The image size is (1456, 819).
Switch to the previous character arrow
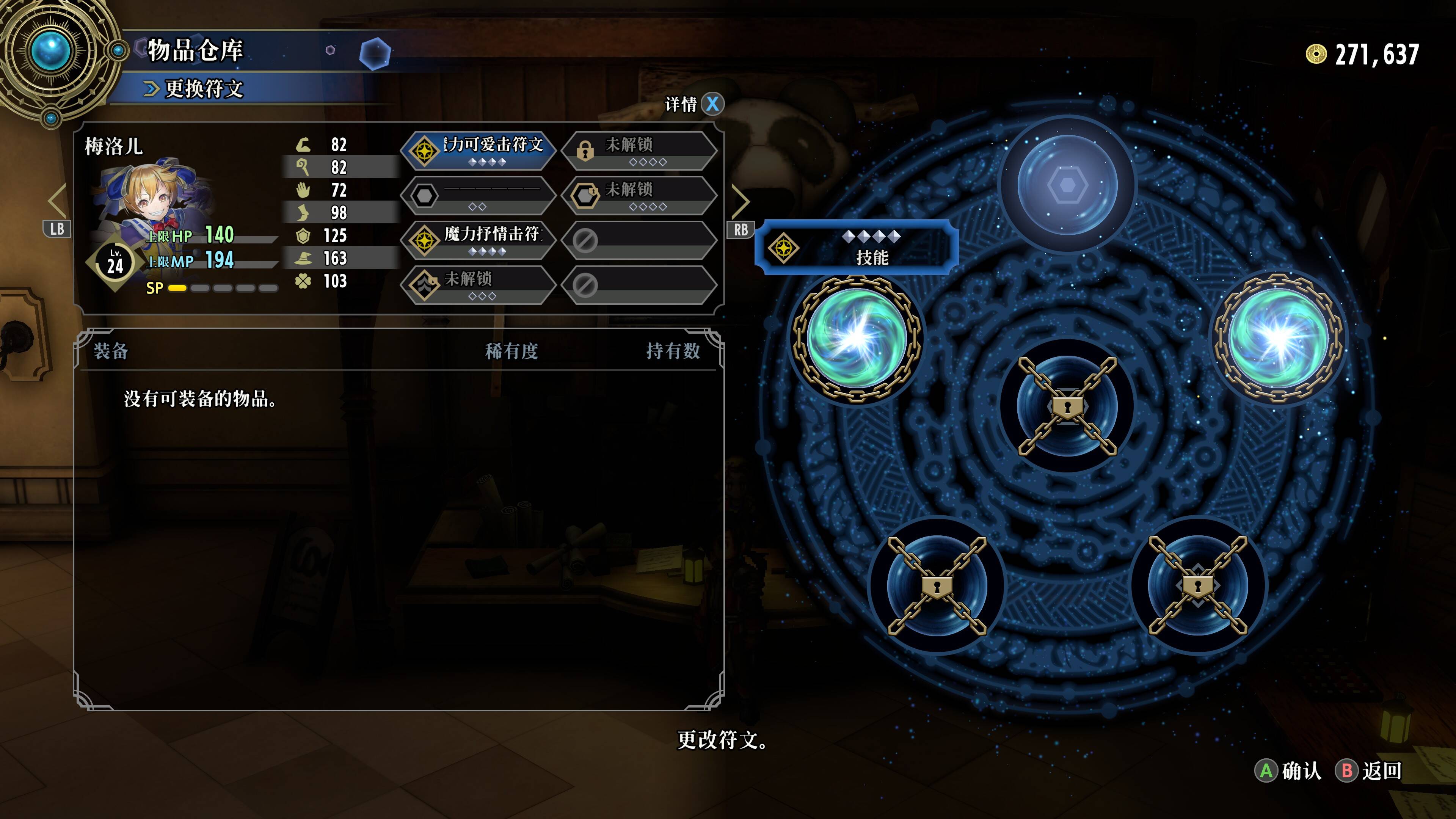click(x=57, y=201)
